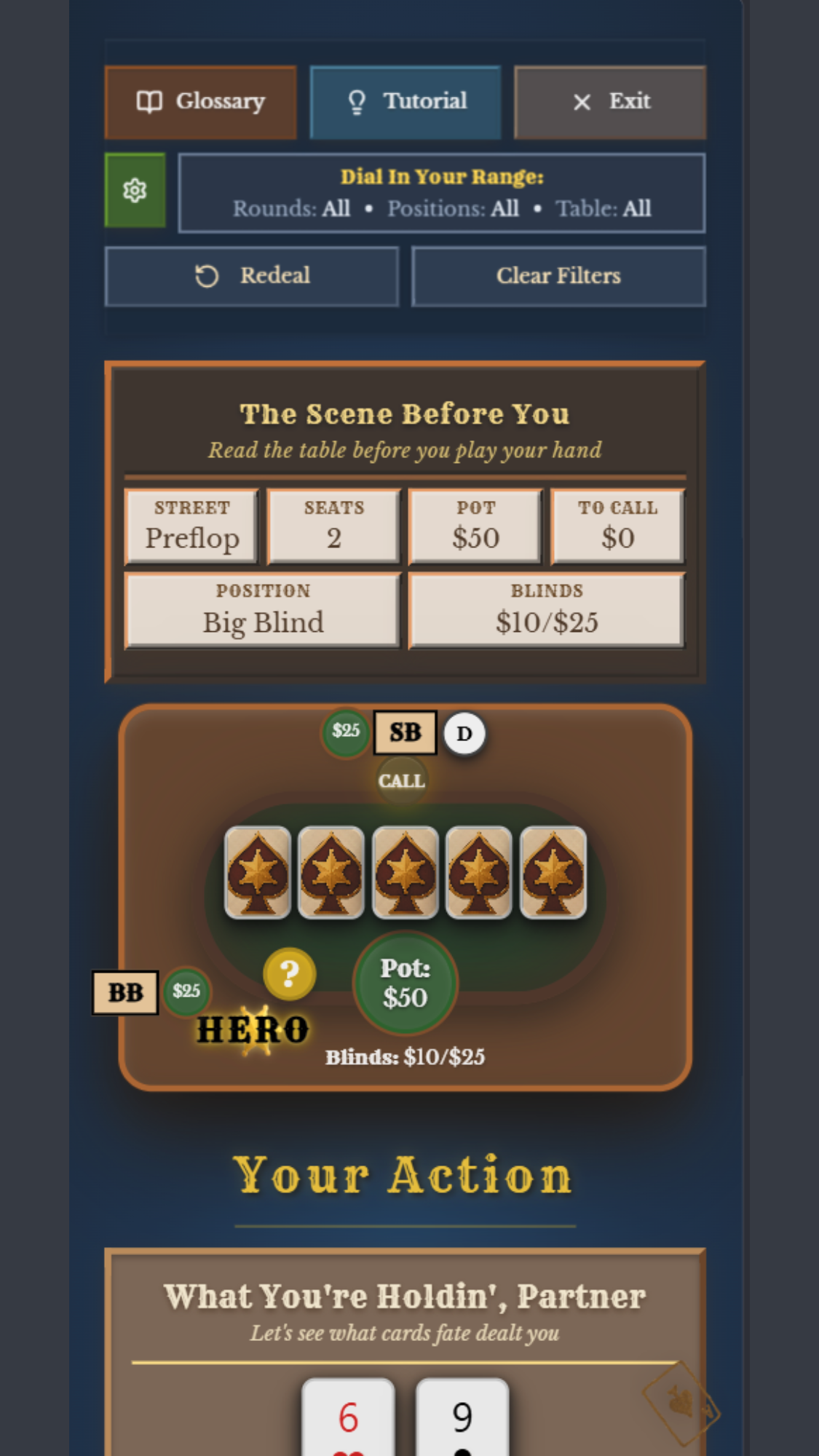Image resolution: width=819 pixels, height=1456 pixels.
Task: Clear Filters for the range
Action: (x=558, y=276)
